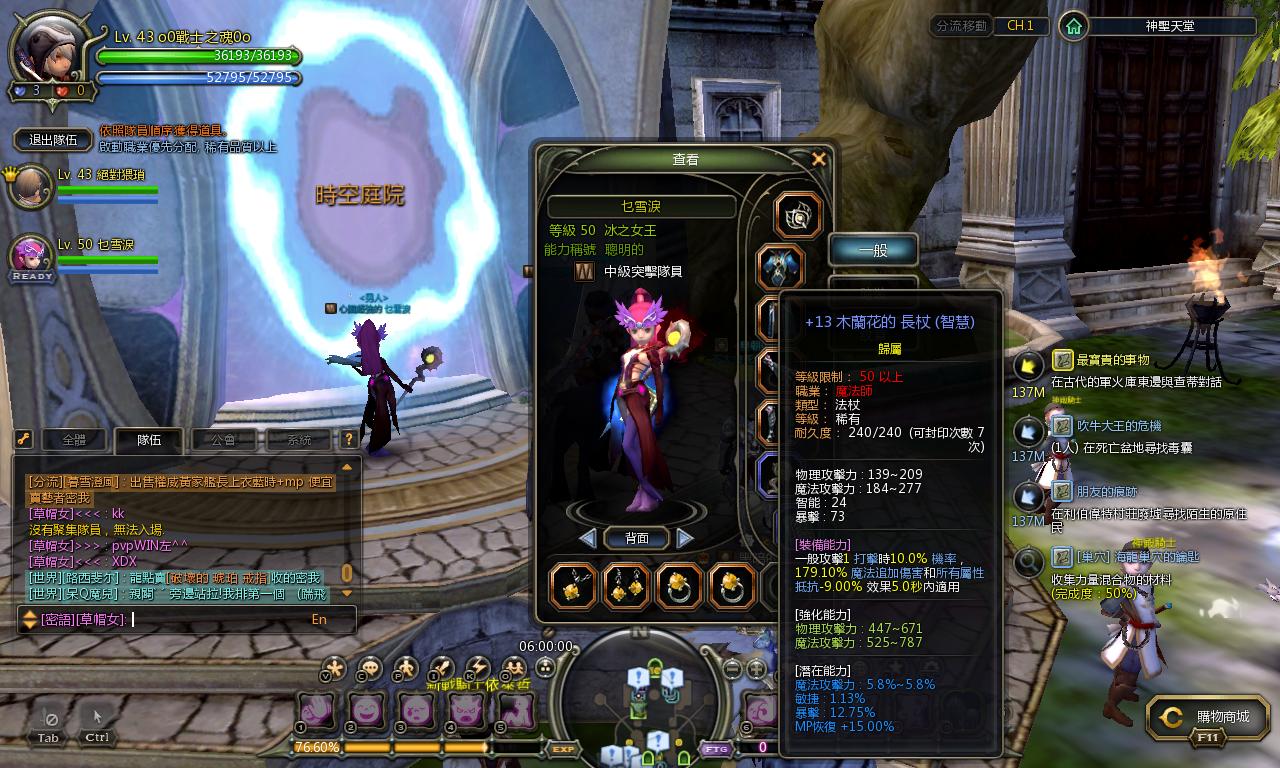Screen dimensions: 1280x768
Task: Close the 查看 inspect window
Action: pyautogui.click(x=818, y=159)
